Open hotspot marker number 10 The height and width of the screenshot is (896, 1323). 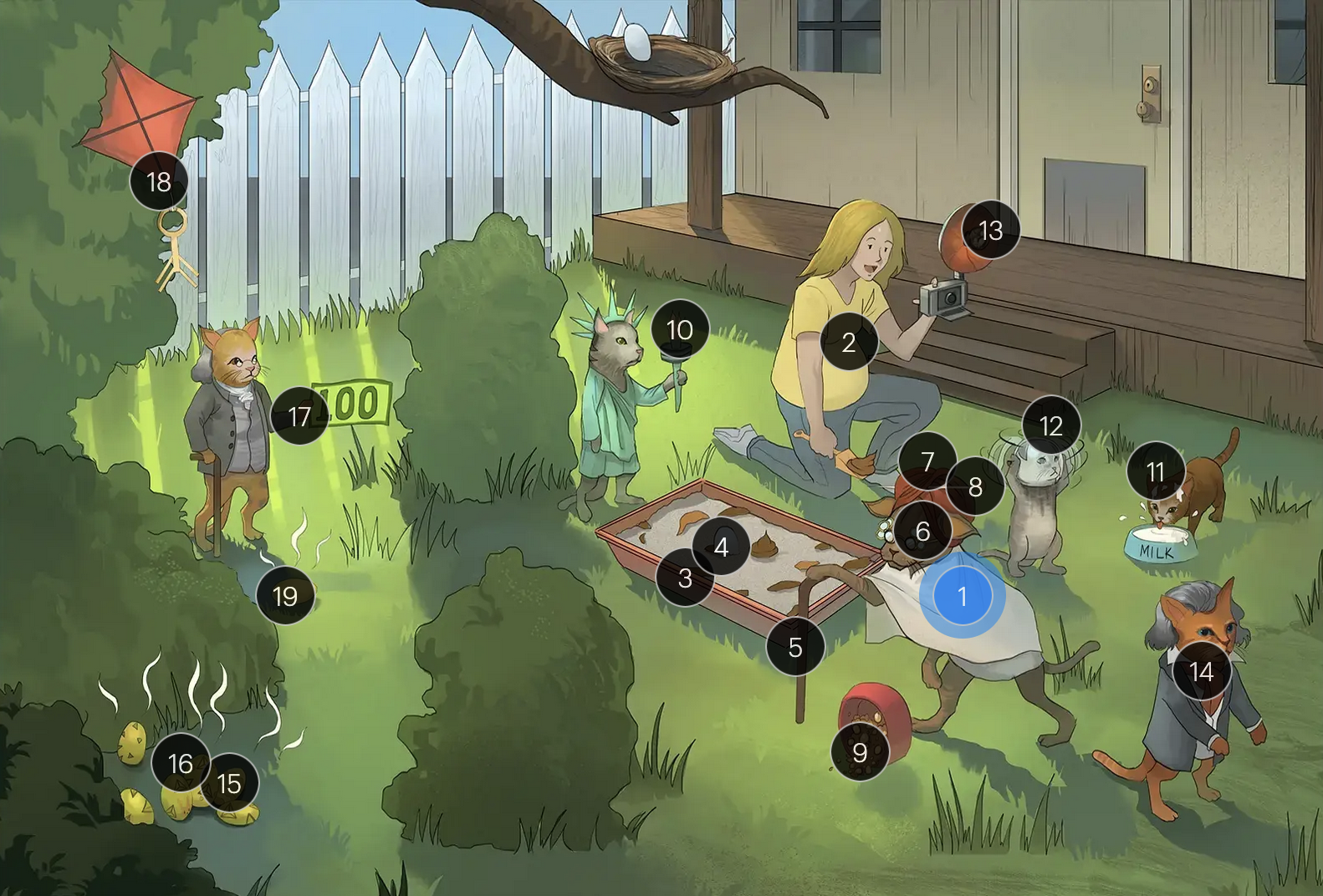680,329
